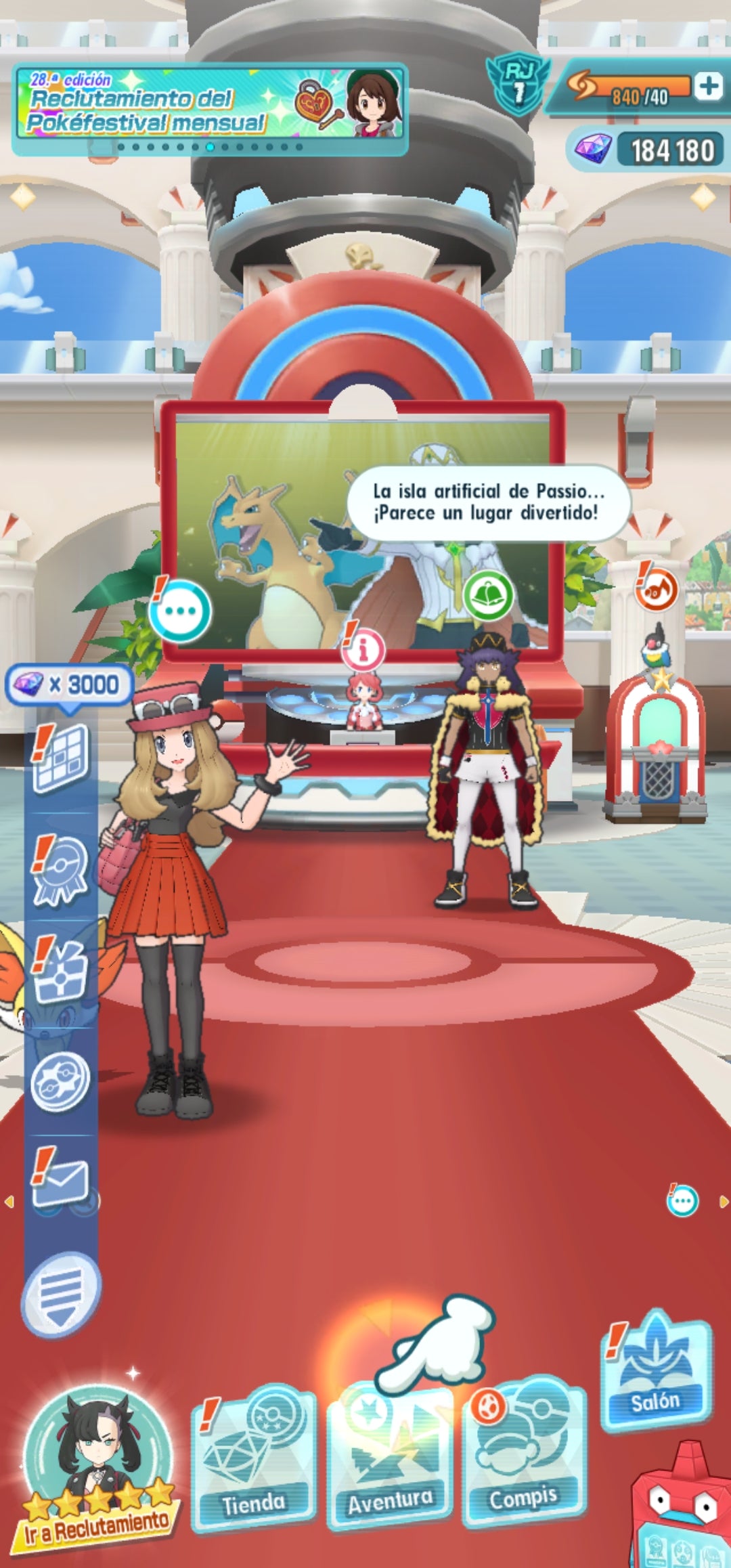Tap the green bell notification icon
This screenshot has height=1568, width=731.
pos(488,595)
